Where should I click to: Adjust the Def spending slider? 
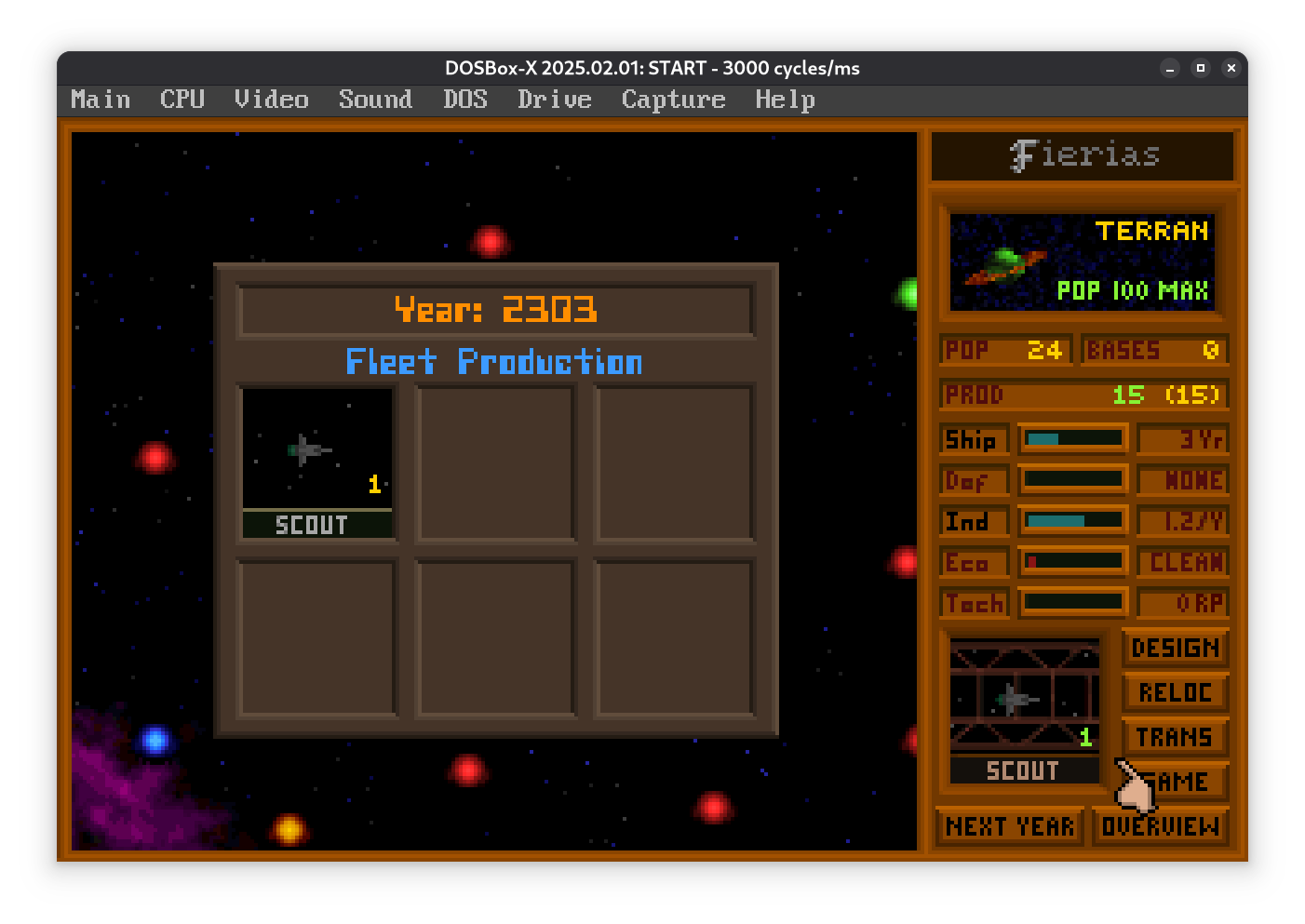[1073, 480]
